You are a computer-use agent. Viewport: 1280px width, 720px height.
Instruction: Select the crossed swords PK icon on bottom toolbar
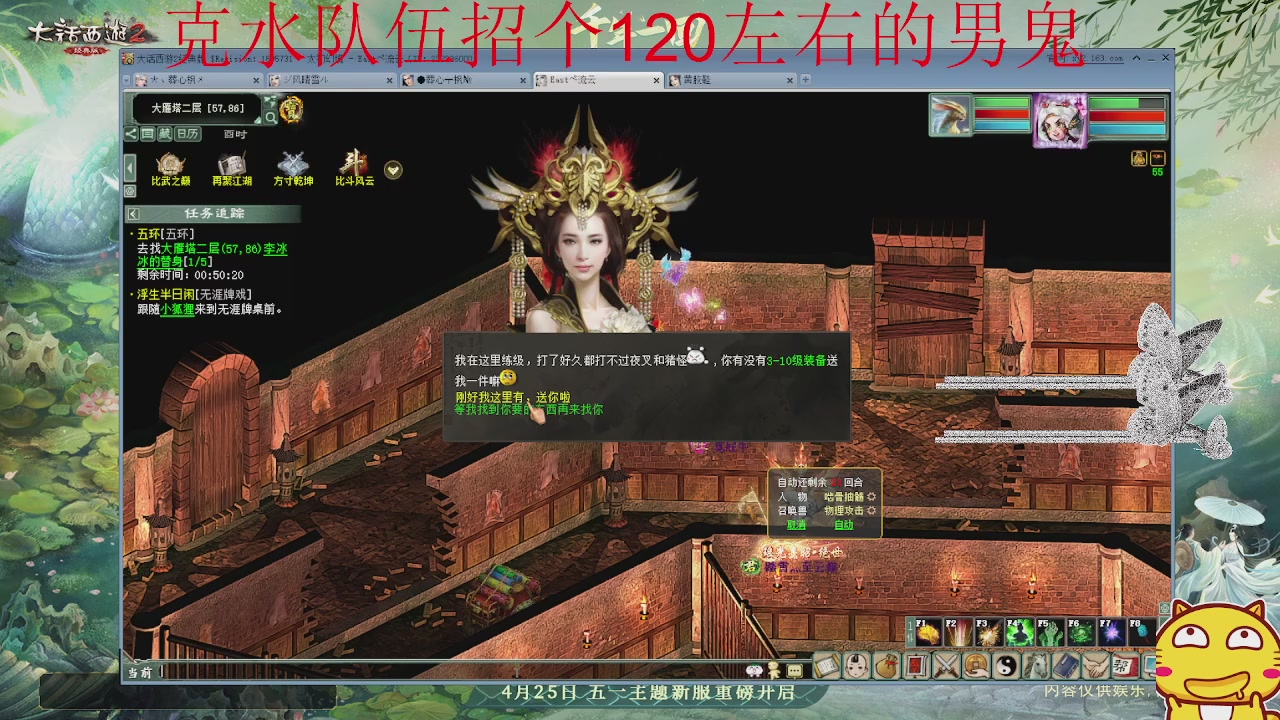pos(945,667)
